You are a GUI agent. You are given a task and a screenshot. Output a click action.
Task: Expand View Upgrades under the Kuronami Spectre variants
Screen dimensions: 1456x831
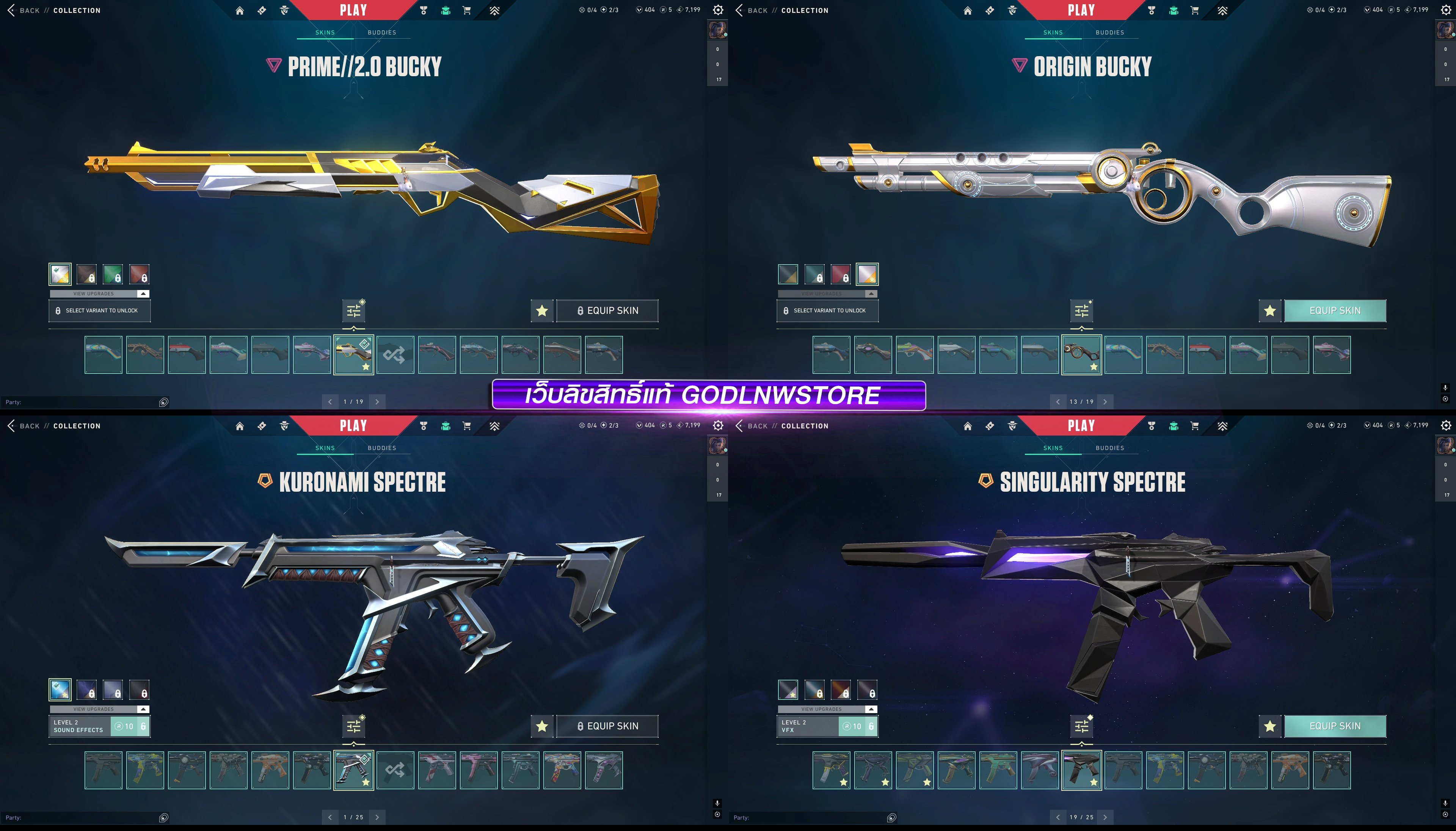tap(99, 709)
